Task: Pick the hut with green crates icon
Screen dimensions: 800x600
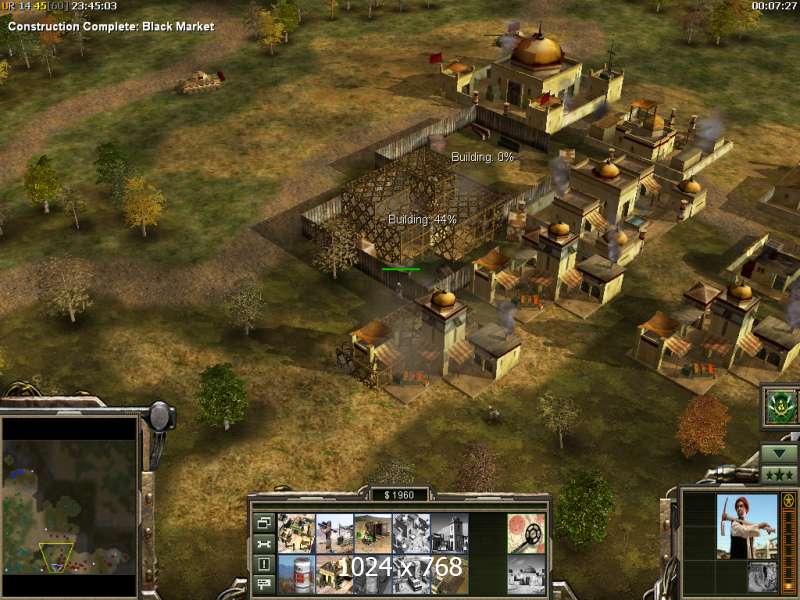Action: 373,533
